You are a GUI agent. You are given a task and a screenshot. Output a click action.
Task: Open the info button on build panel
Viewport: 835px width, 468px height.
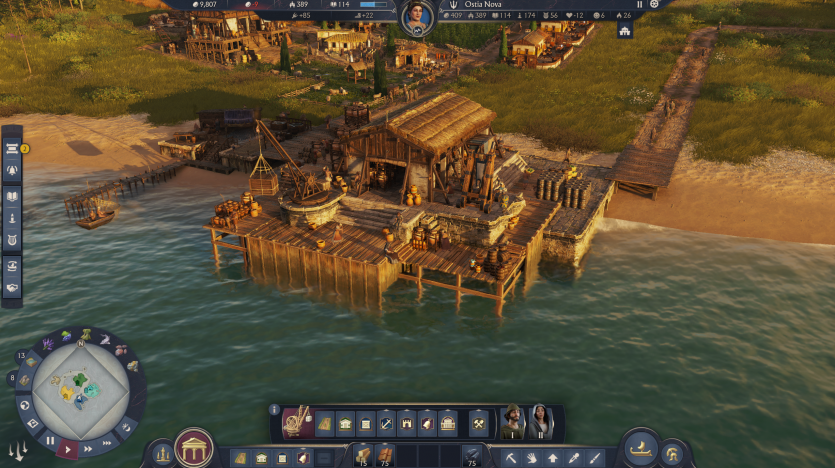275,409
